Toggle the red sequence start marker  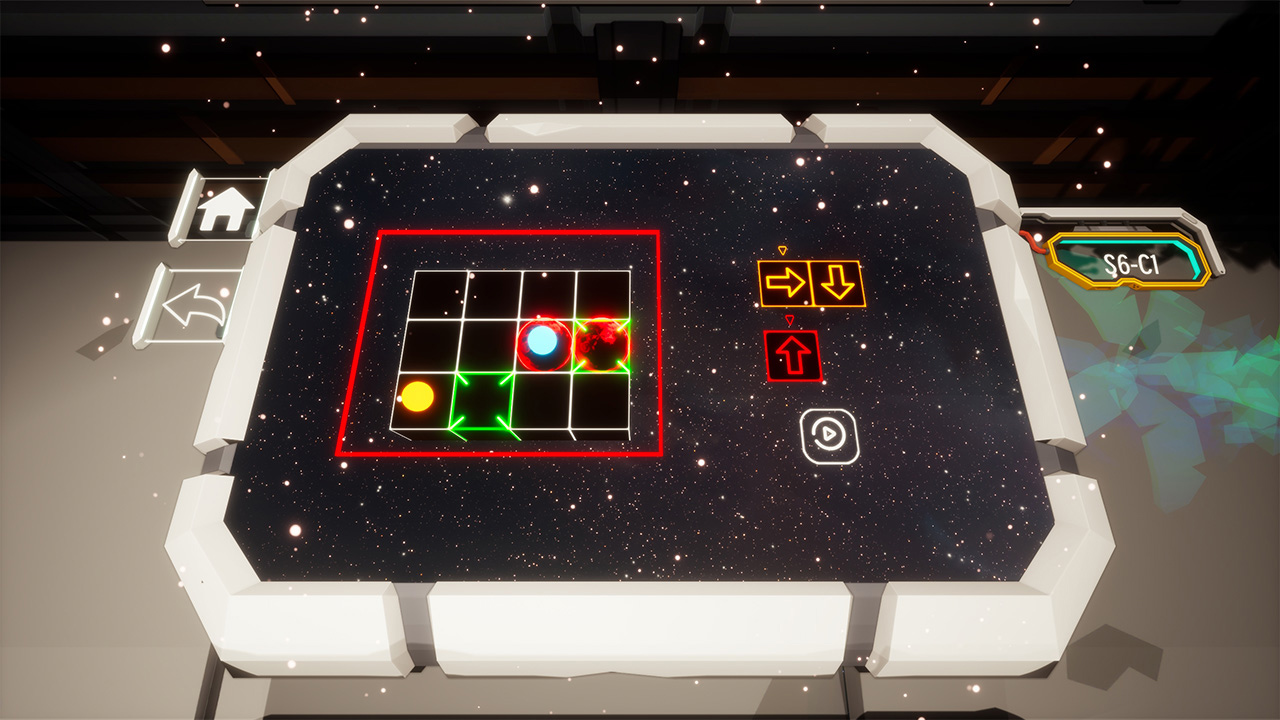pos(791,317)
